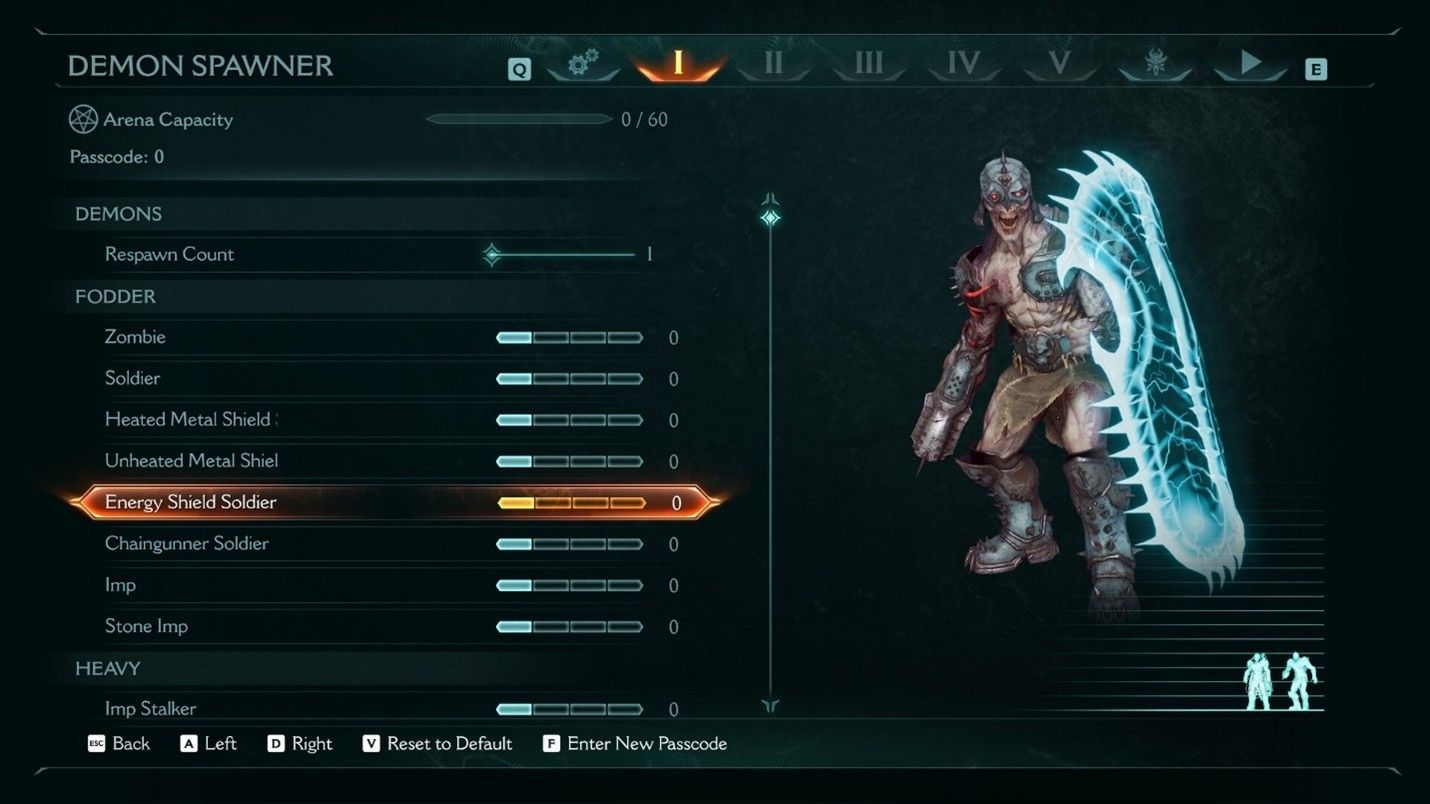Viewport: 1430px width, 804px height.
Task: Click the play arrow tab icon
Action: 1250,62
